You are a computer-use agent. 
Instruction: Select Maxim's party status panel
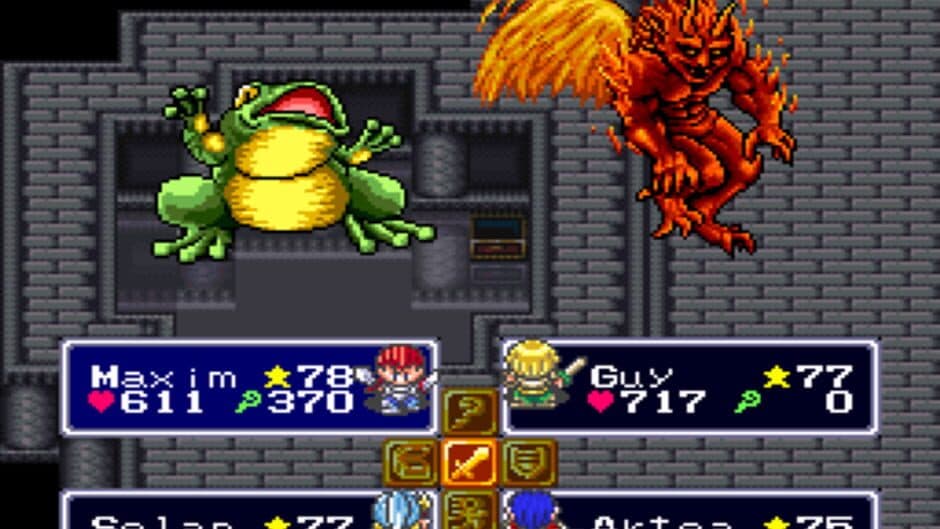click(250, 388)
